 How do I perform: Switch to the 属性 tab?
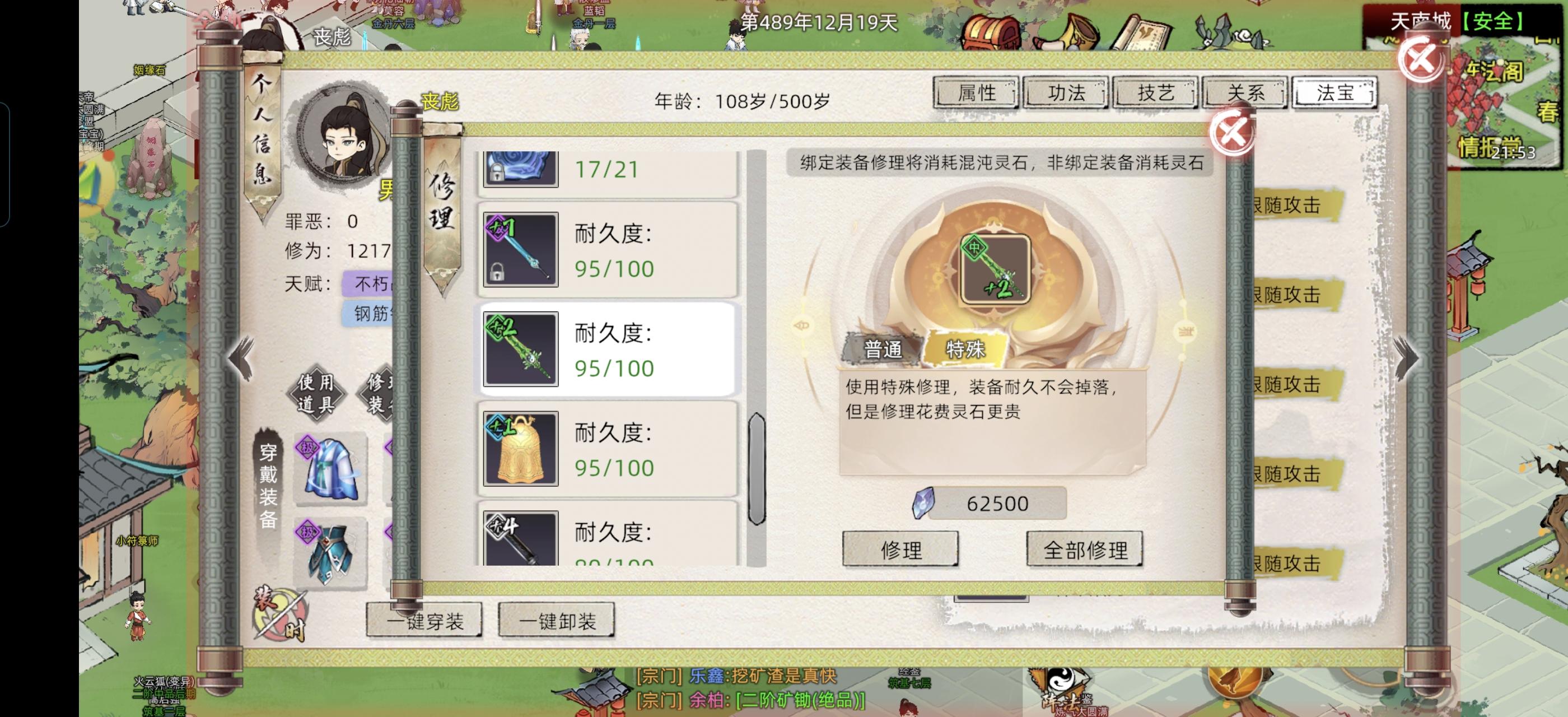coord(976,93)
